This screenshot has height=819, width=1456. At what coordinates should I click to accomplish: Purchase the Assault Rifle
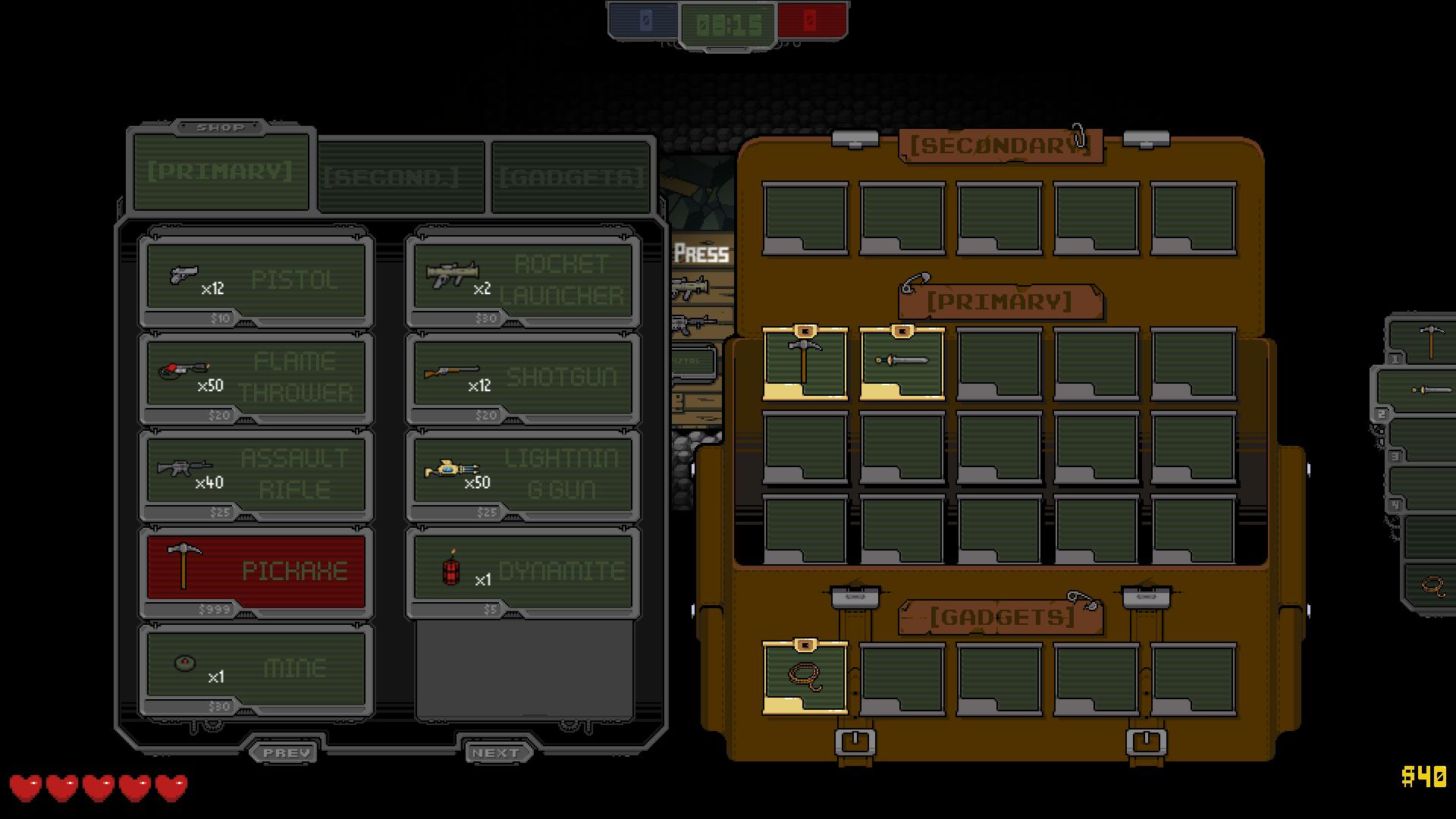click(x=256, y=474)
